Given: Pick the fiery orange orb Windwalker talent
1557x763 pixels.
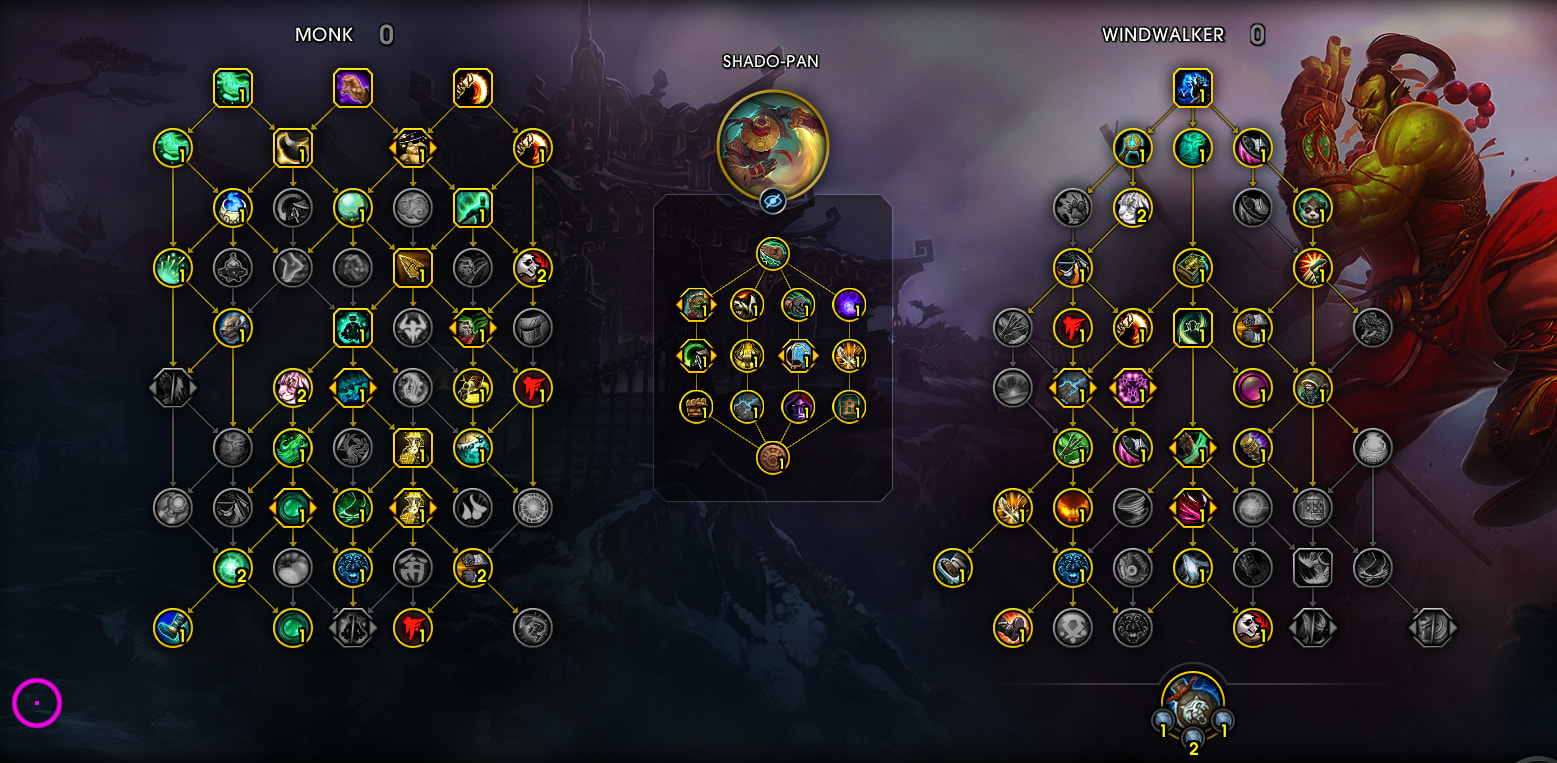Looking at the screenshot, I should (1073, 508).
